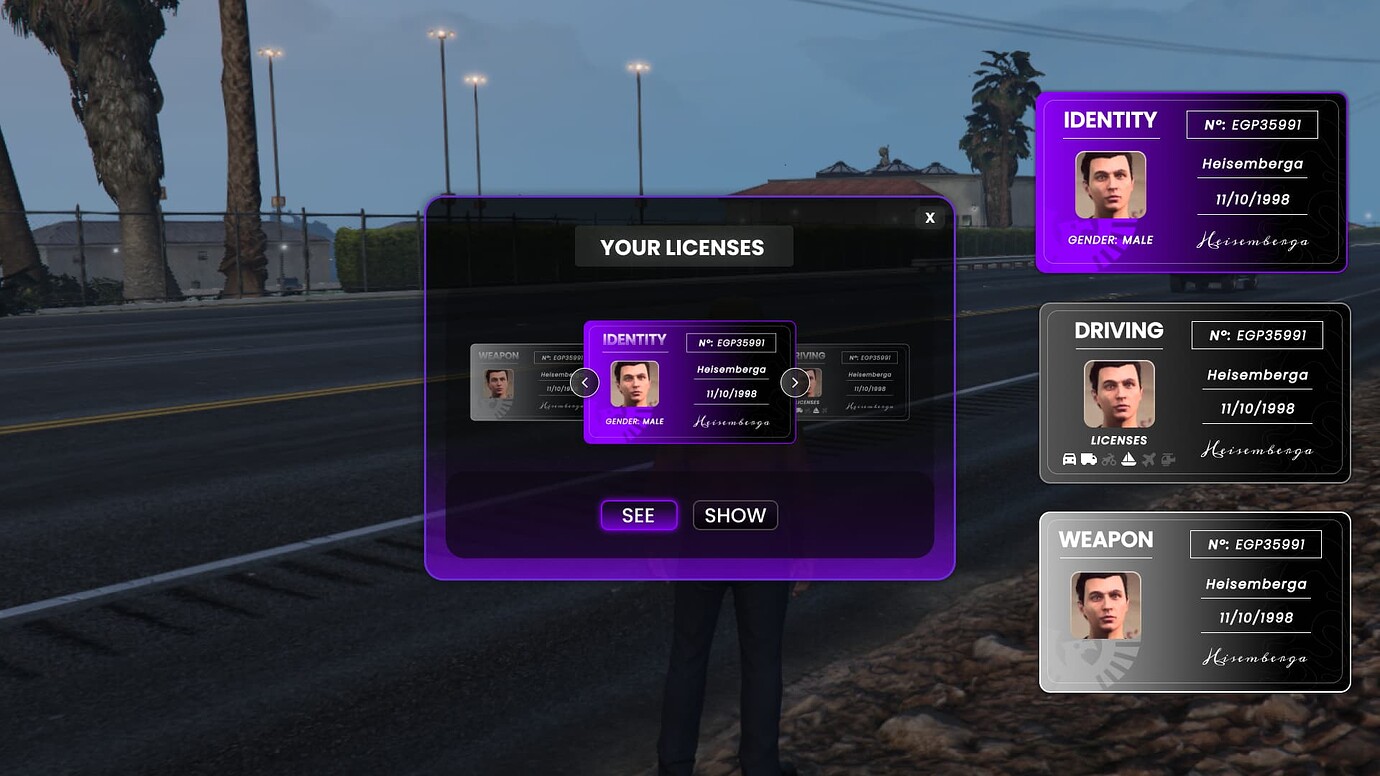Advance to the next license with the right chevron
The width and height of the screenshot is (1380, 776).
pos(795,382)
